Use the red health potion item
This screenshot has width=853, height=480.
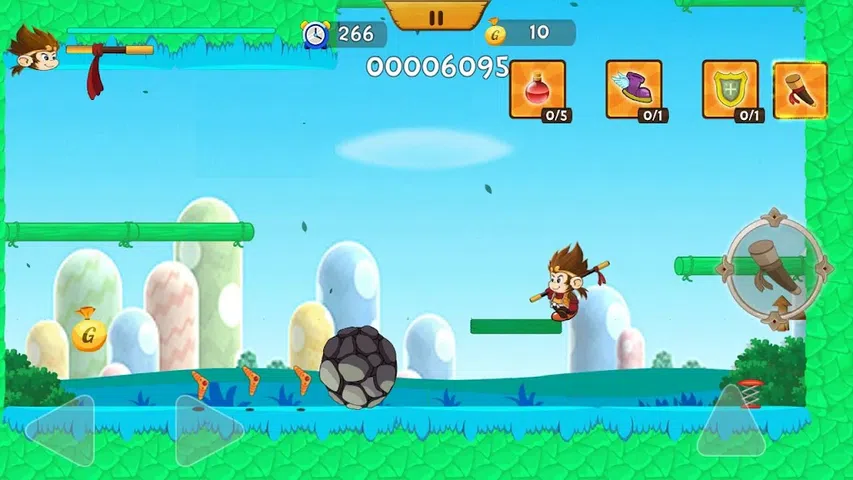tap(537, 90)
